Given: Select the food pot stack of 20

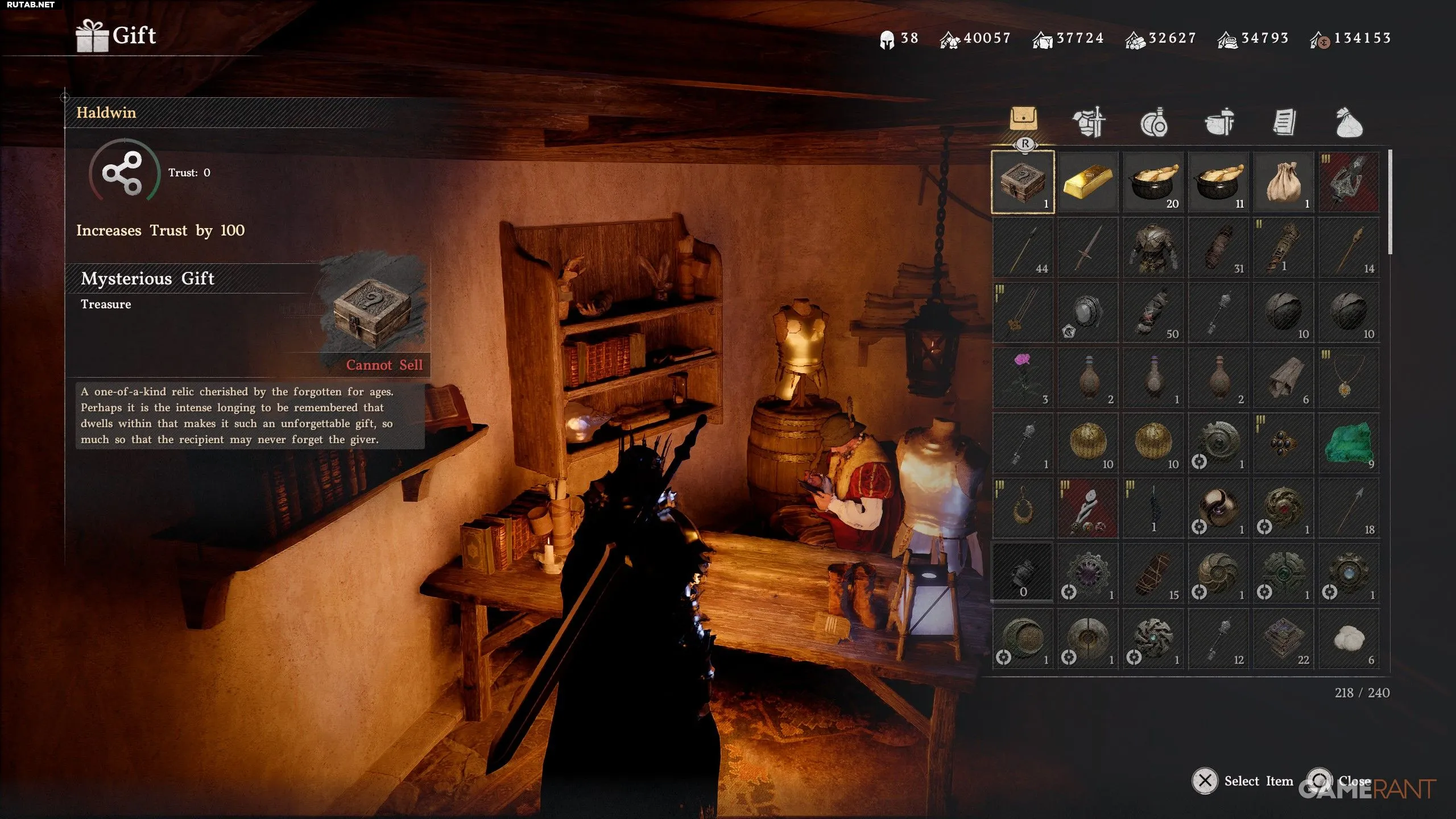Looking at the screenshot, I should pos(1153,182).
